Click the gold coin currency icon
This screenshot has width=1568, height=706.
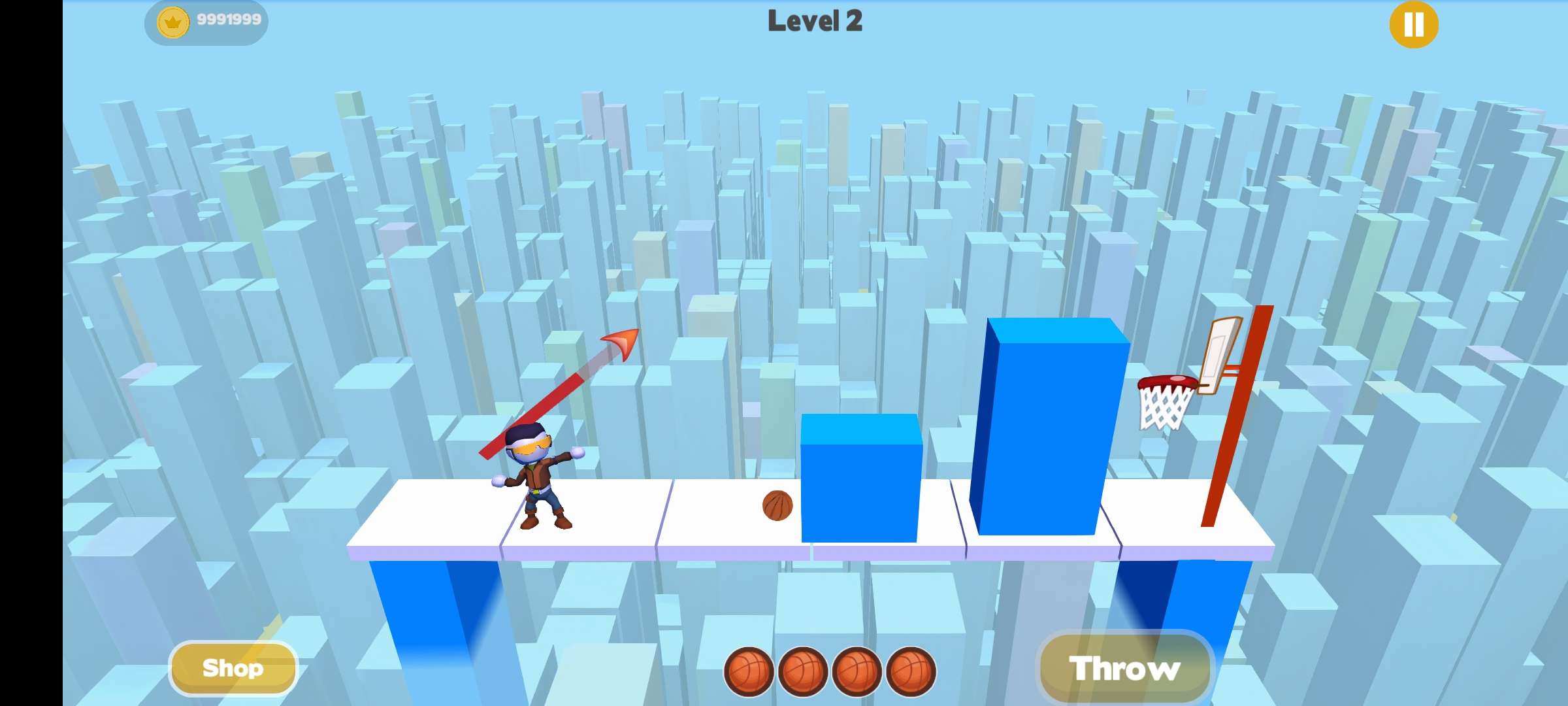click(173, 20)
